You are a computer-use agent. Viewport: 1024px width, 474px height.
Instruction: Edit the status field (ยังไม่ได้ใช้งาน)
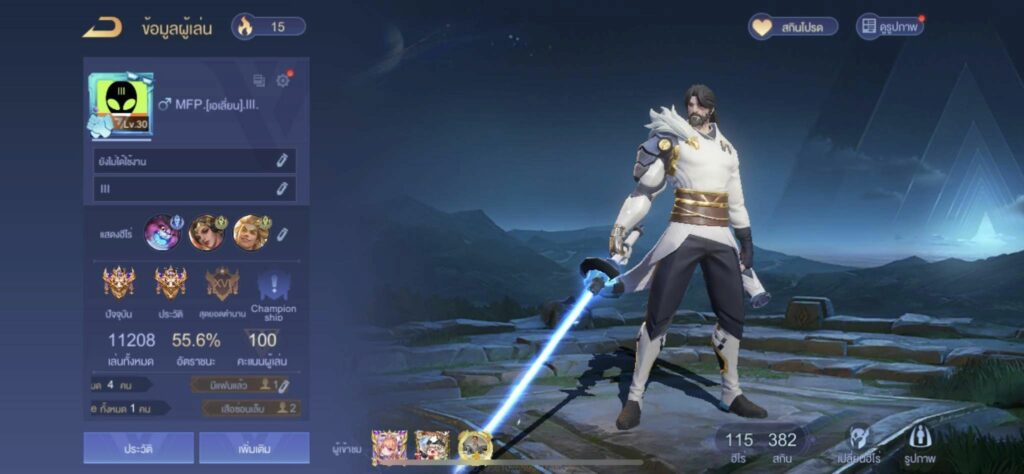click(283, 161)
